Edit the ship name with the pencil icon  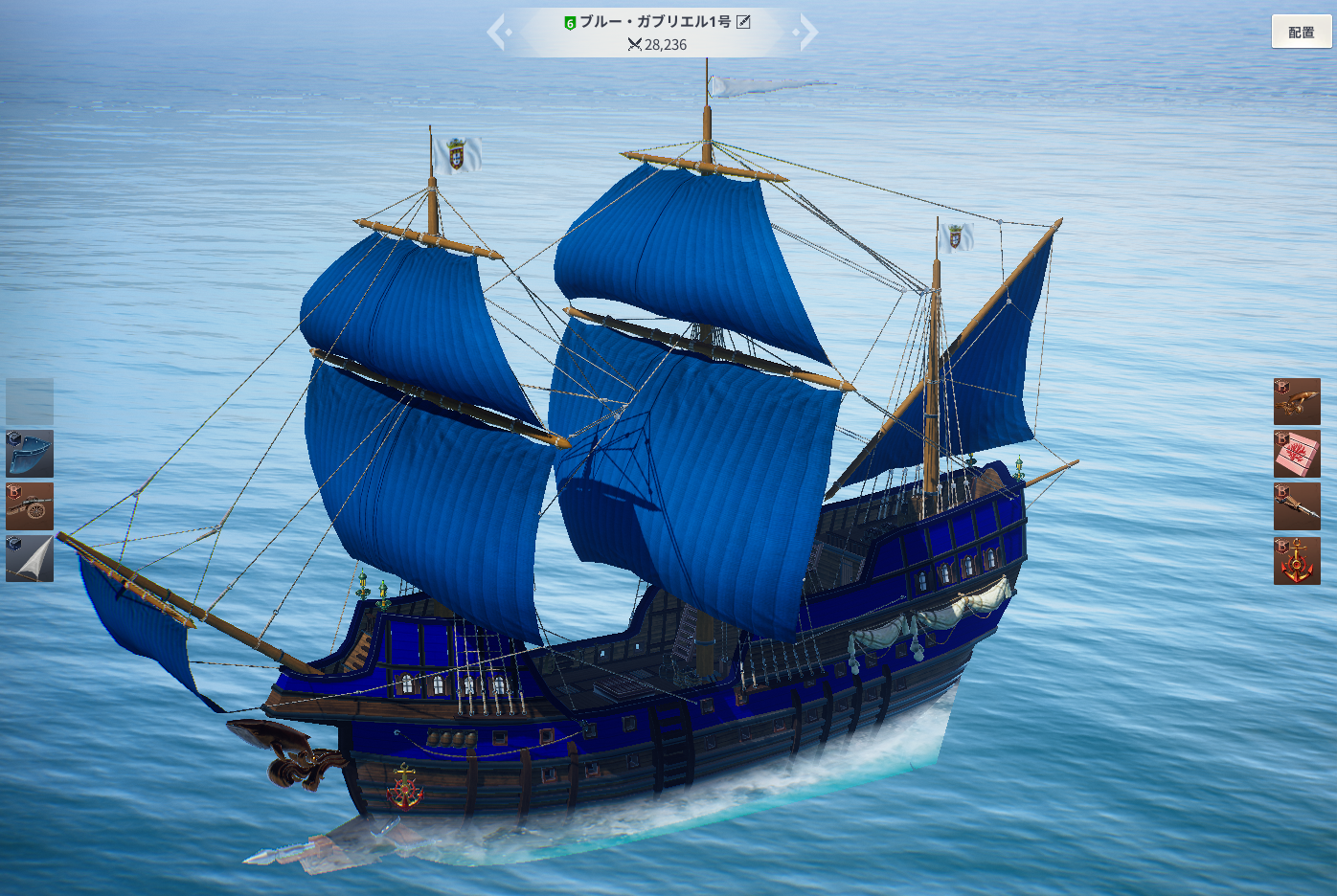743,22
